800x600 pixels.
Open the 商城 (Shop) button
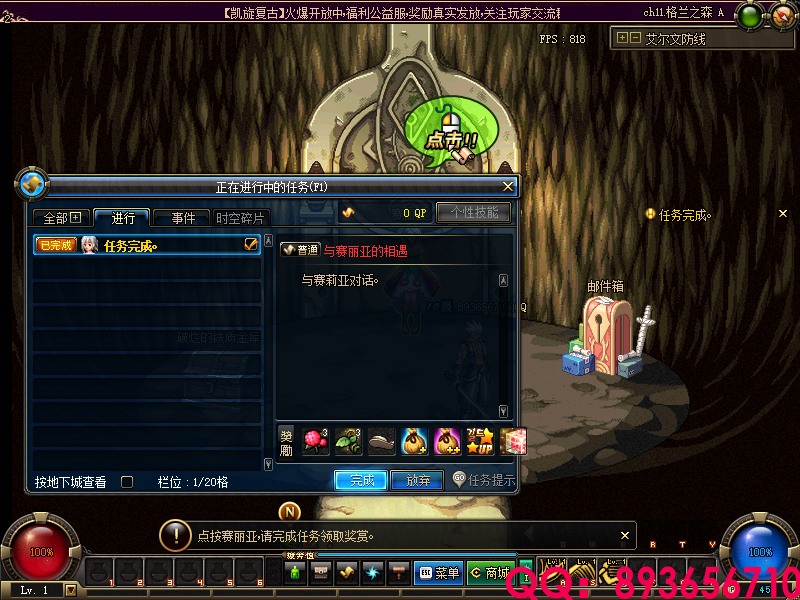pyautogui.click(x=490, y=573)
